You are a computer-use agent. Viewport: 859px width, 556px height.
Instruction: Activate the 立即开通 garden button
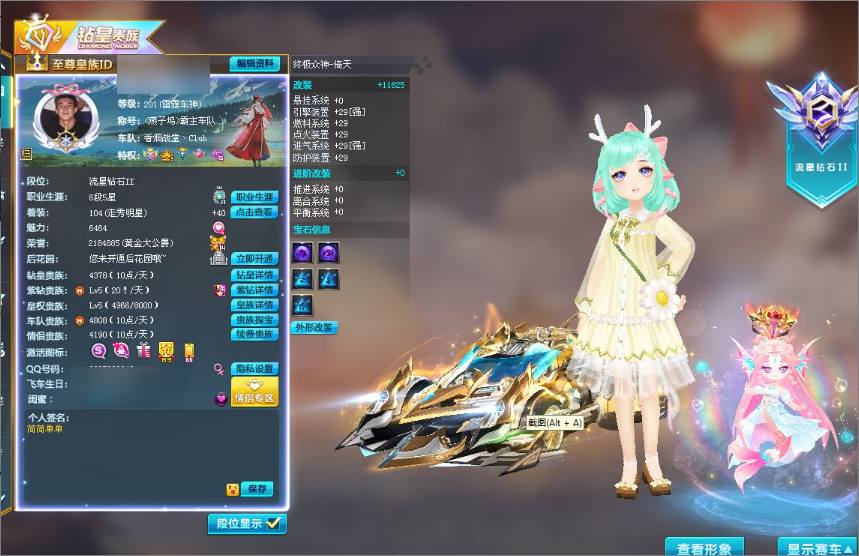pyautogui.click(x=255, y=258)
